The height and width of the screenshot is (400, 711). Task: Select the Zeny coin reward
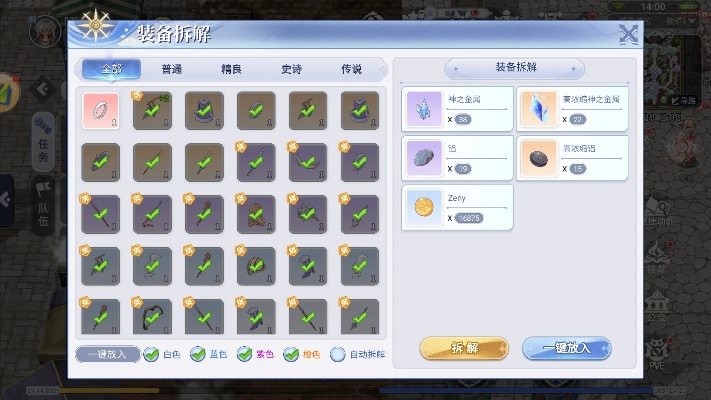424,207
